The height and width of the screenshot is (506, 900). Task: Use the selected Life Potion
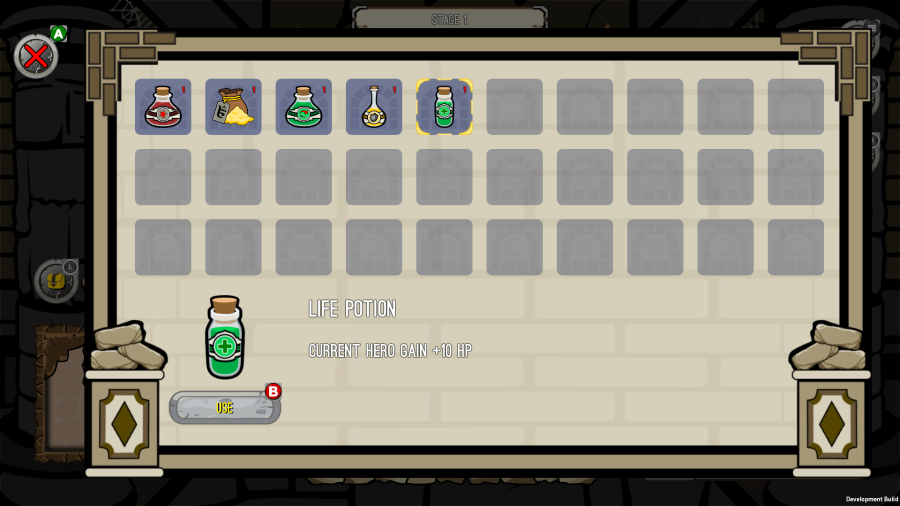pos(225,407)
